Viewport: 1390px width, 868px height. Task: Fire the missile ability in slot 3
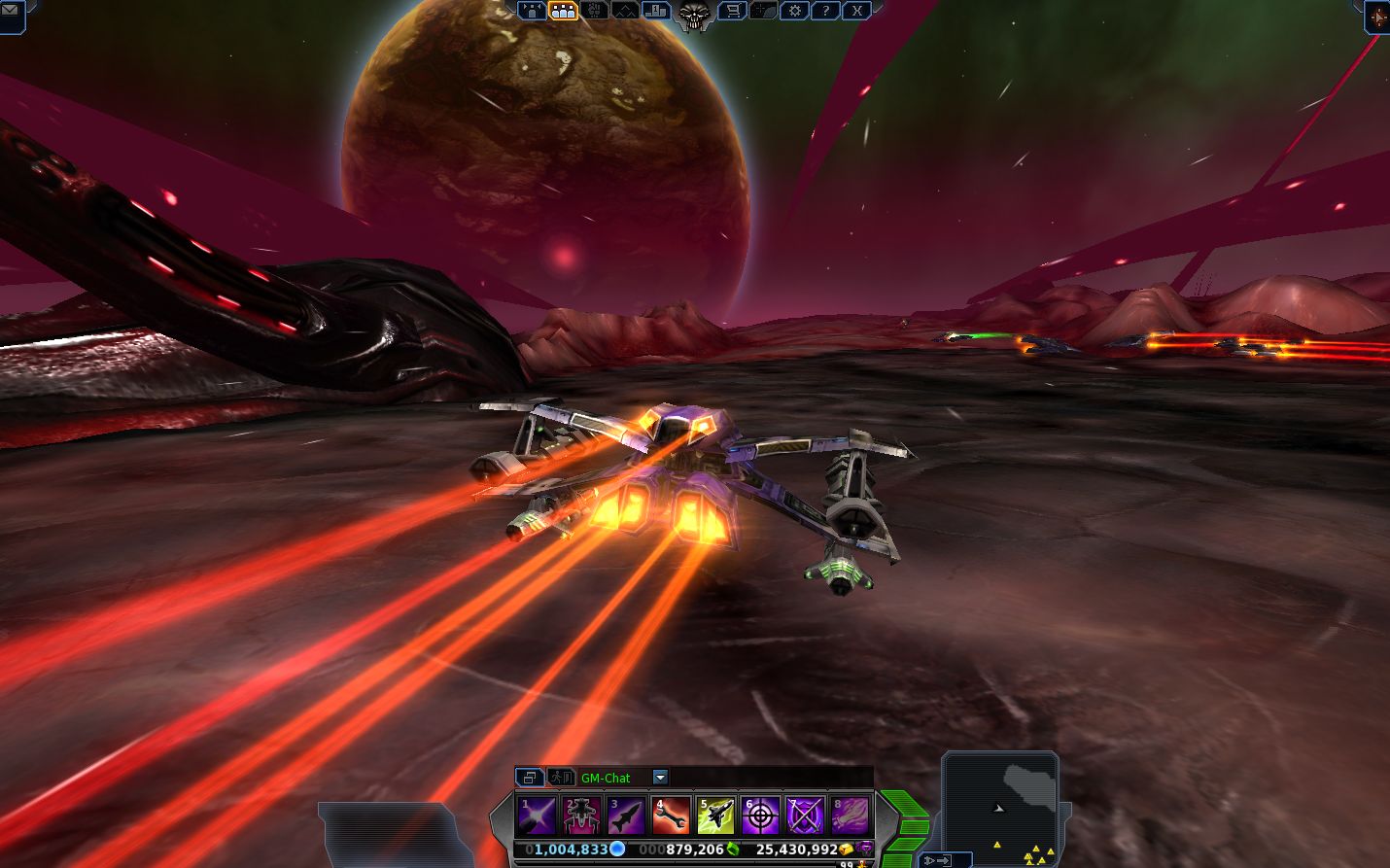coord(626,816)
